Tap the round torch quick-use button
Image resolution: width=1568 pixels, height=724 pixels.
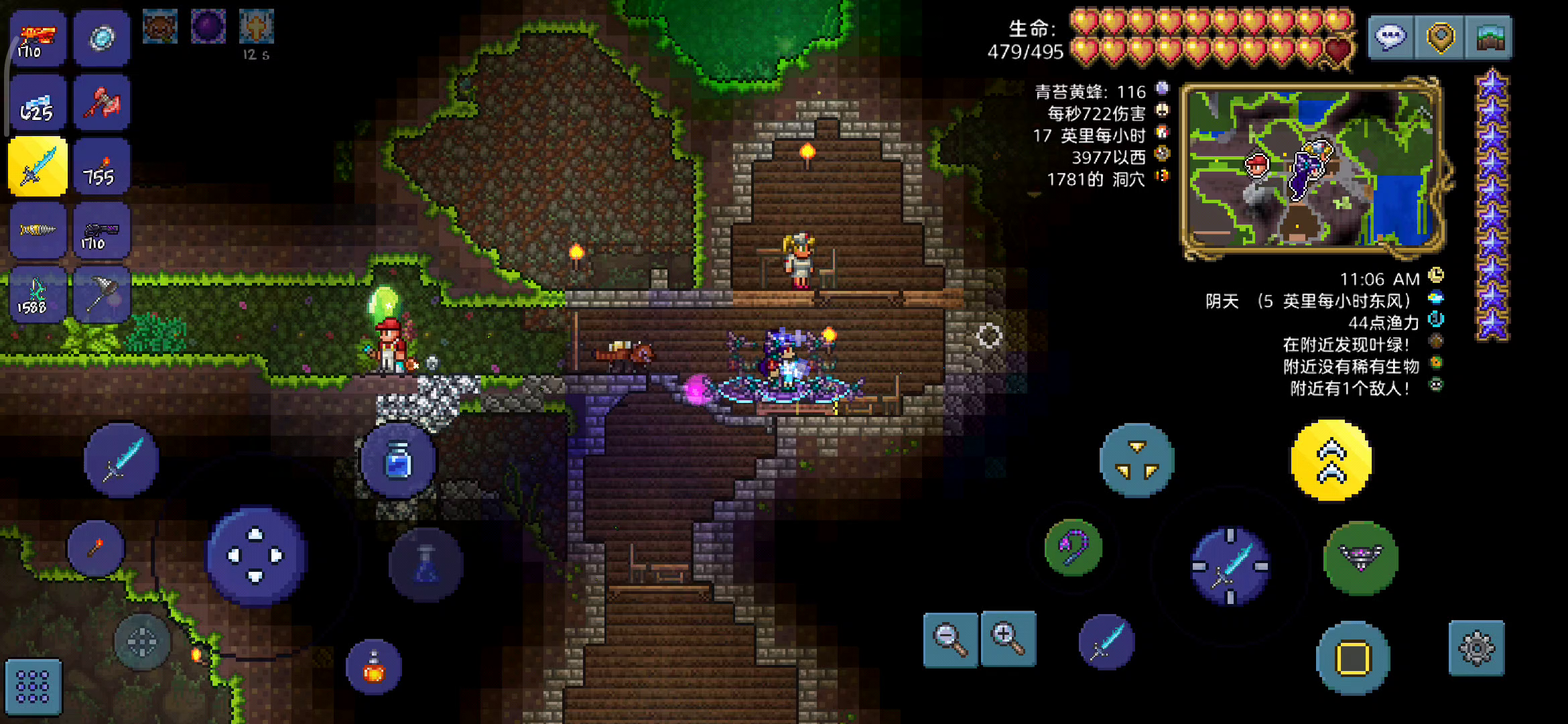click(x=96, y=548)
